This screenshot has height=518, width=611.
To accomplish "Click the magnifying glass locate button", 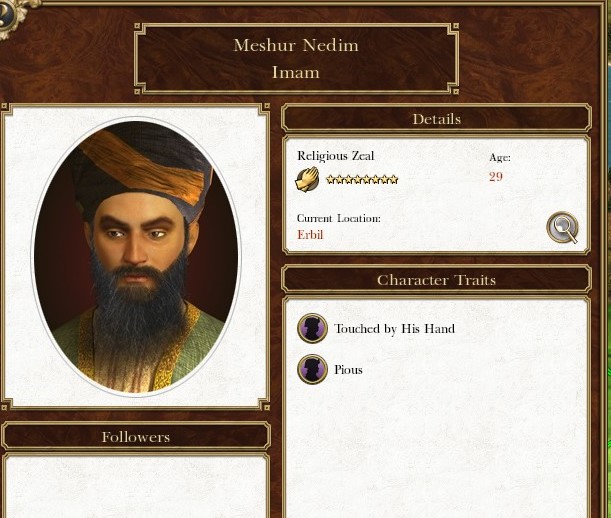I will (563, 228).
